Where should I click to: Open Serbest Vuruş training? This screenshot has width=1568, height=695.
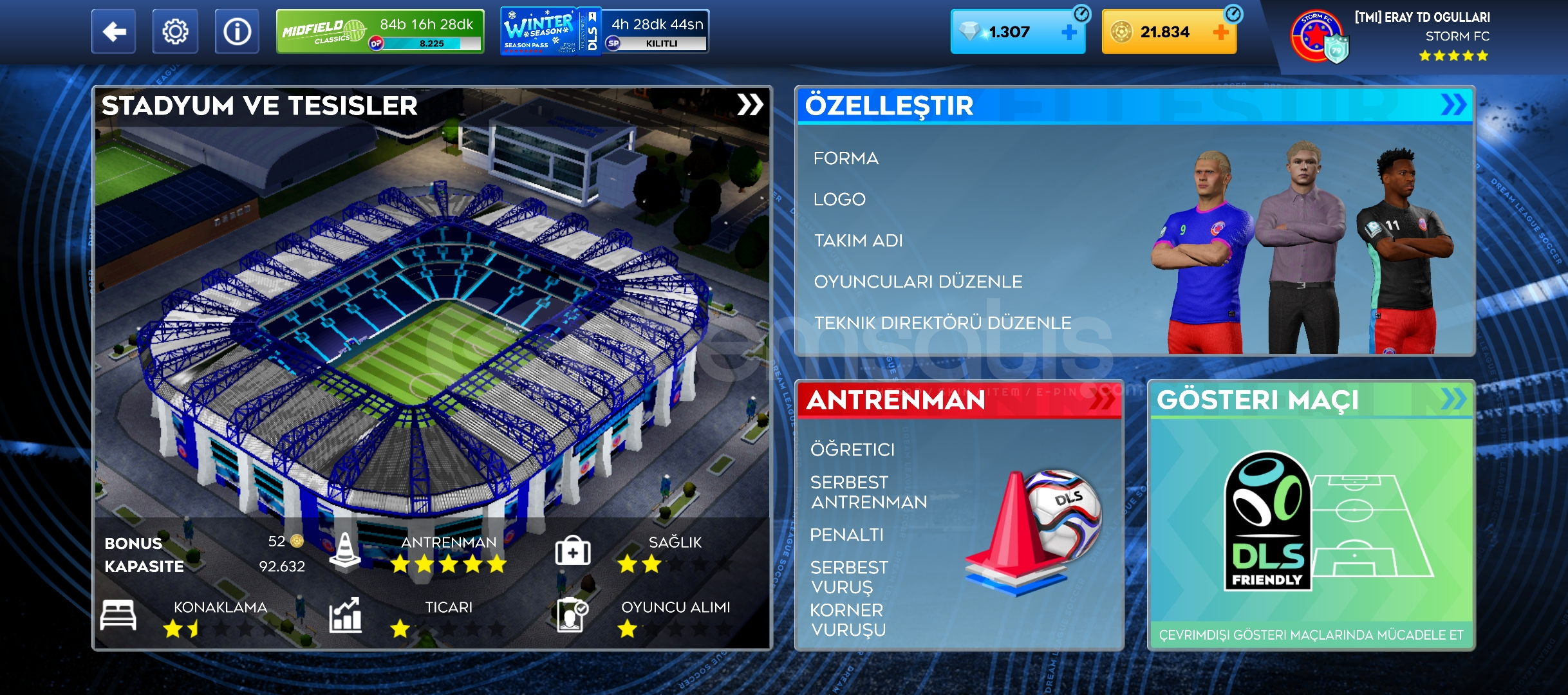pos(848,577)
